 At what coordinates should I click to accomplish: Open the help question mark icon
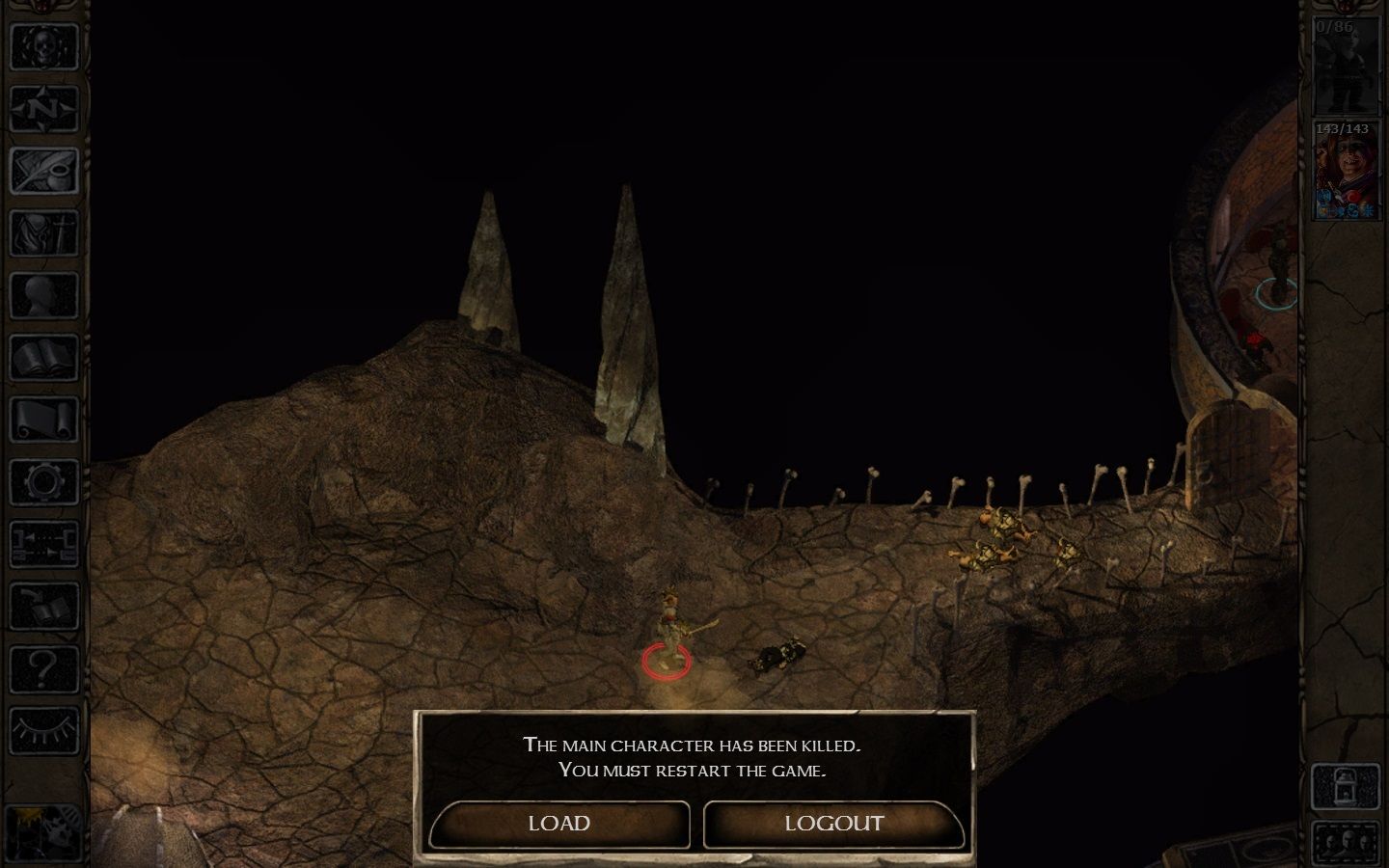(43, 668)
